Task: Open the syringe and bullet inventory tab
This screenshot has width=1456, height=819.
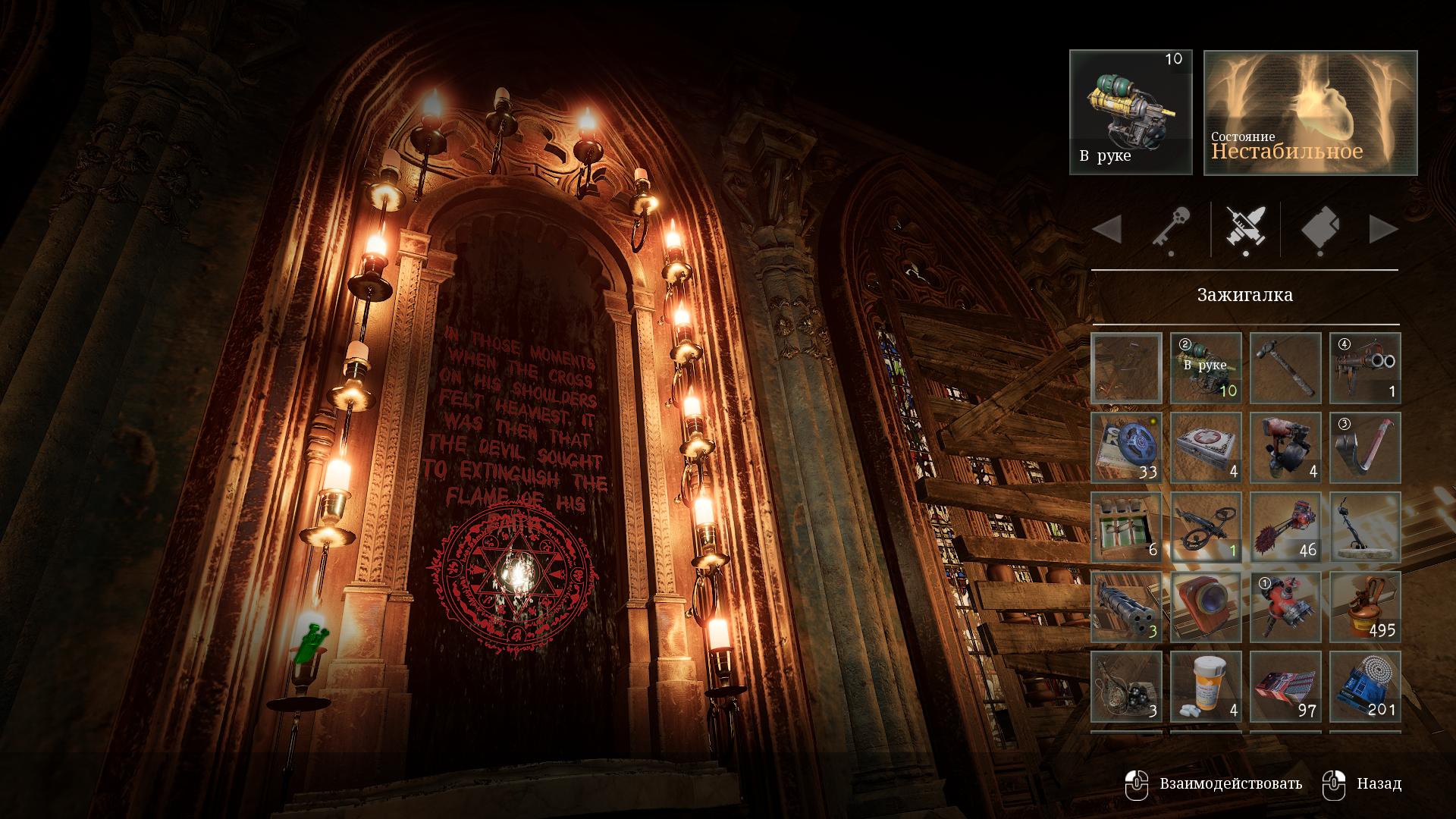Action: [1245, 227]
